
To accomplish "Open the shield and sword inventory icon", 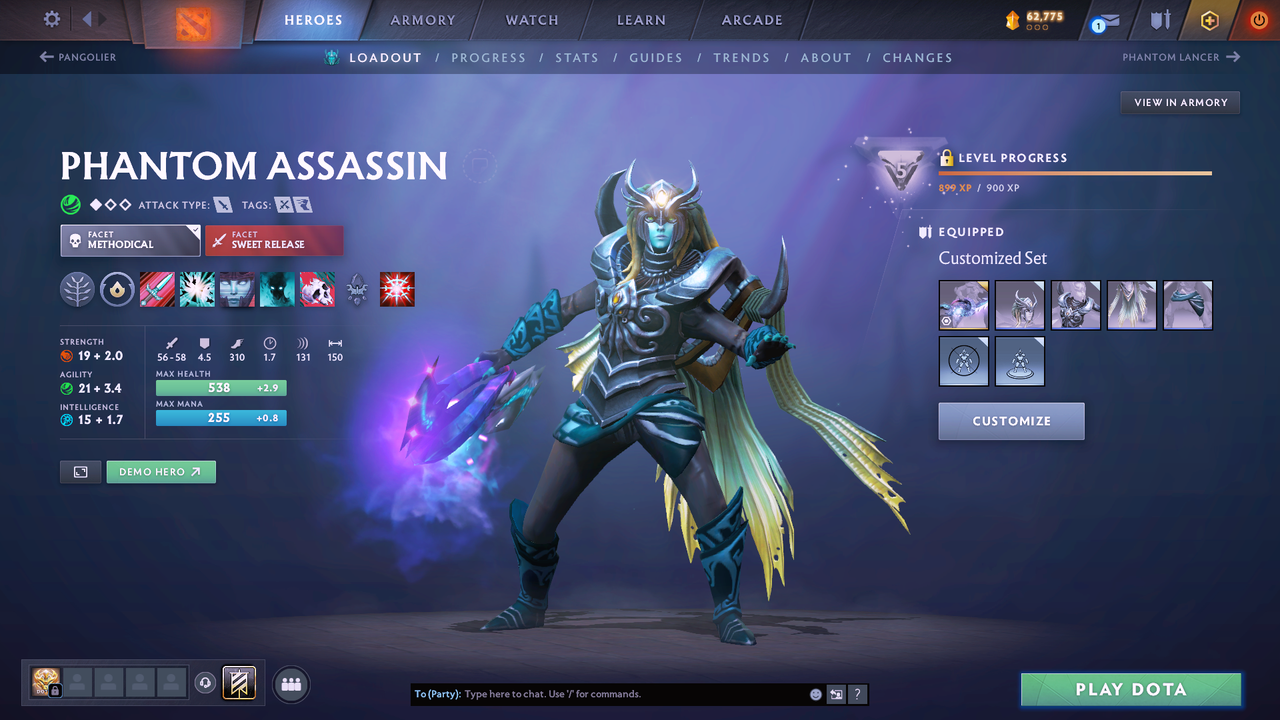I will tap(1159, 20).
